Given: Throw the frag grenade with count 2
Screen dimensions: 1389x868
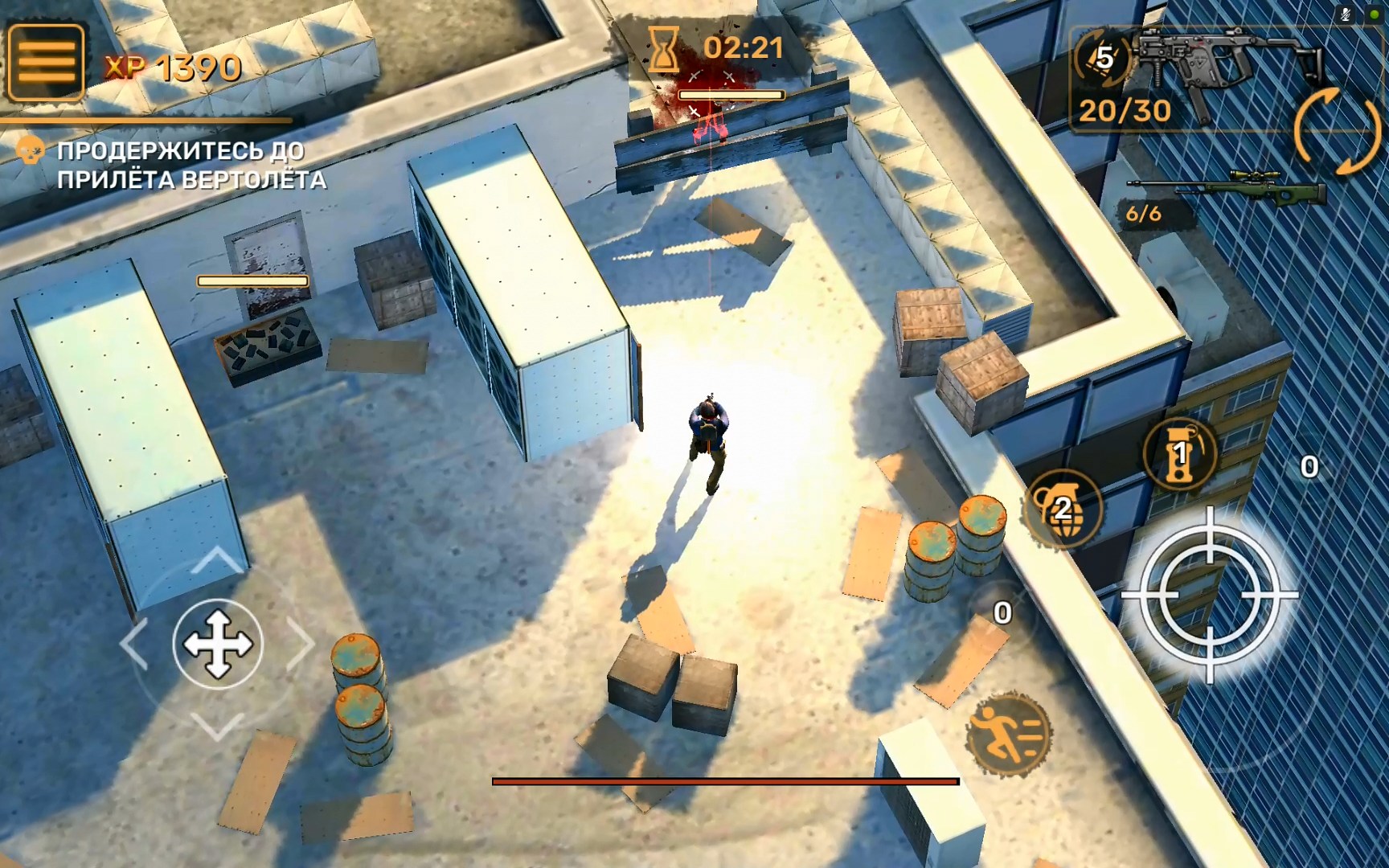Looking at the screenshot, I should (1063, 508).
